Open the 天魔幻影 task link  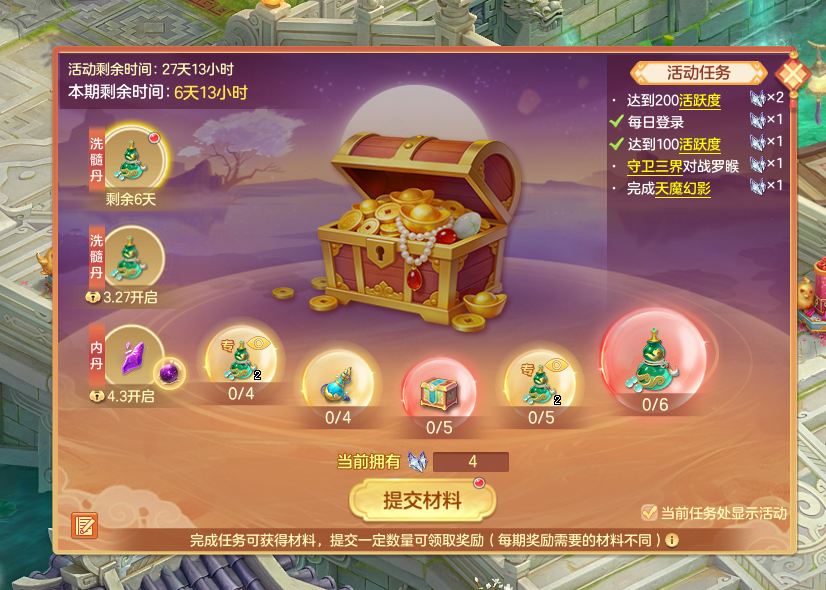pos(683,188)
